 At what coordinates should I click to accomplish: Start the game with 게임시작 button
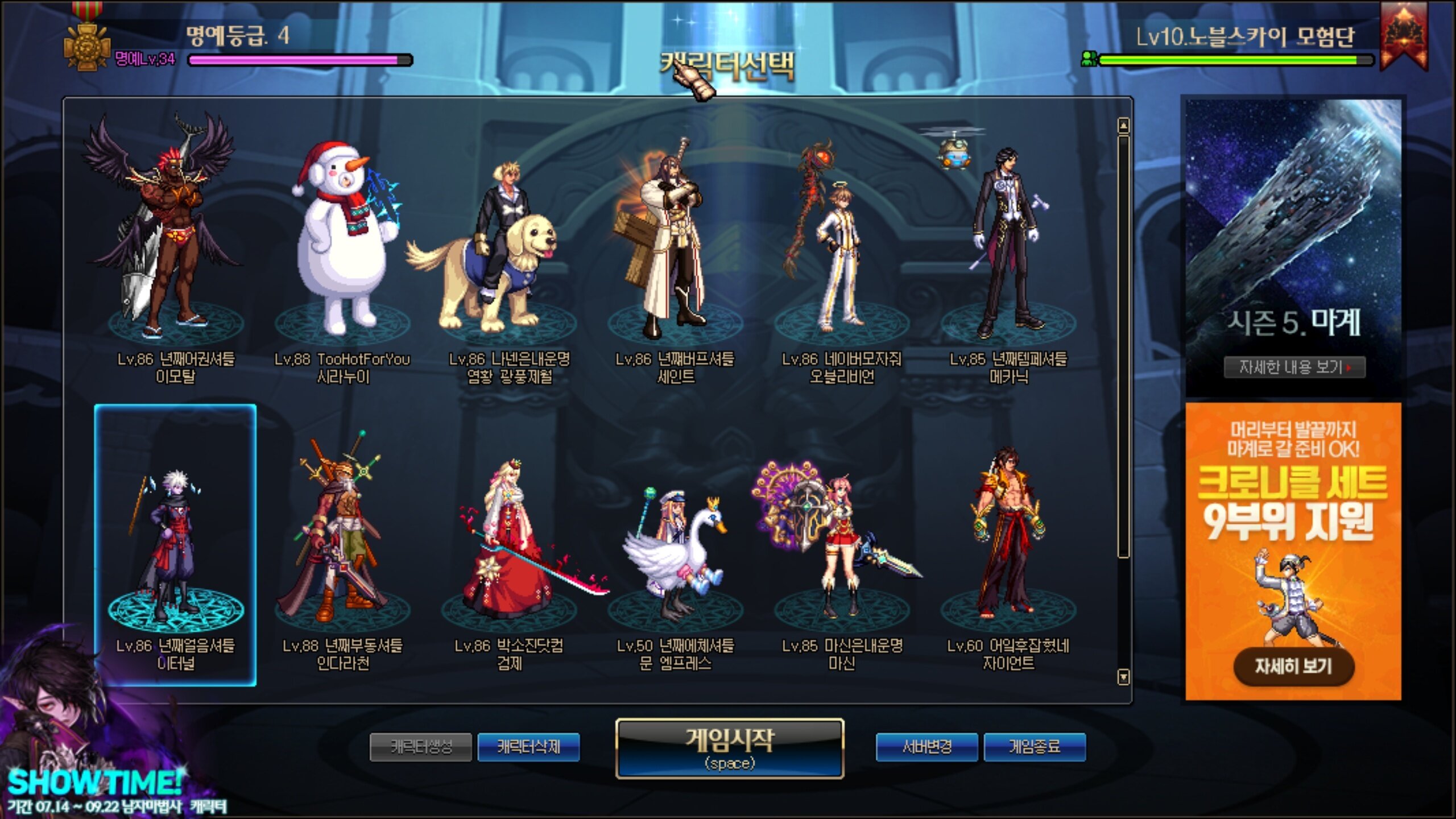pos(729,748)
